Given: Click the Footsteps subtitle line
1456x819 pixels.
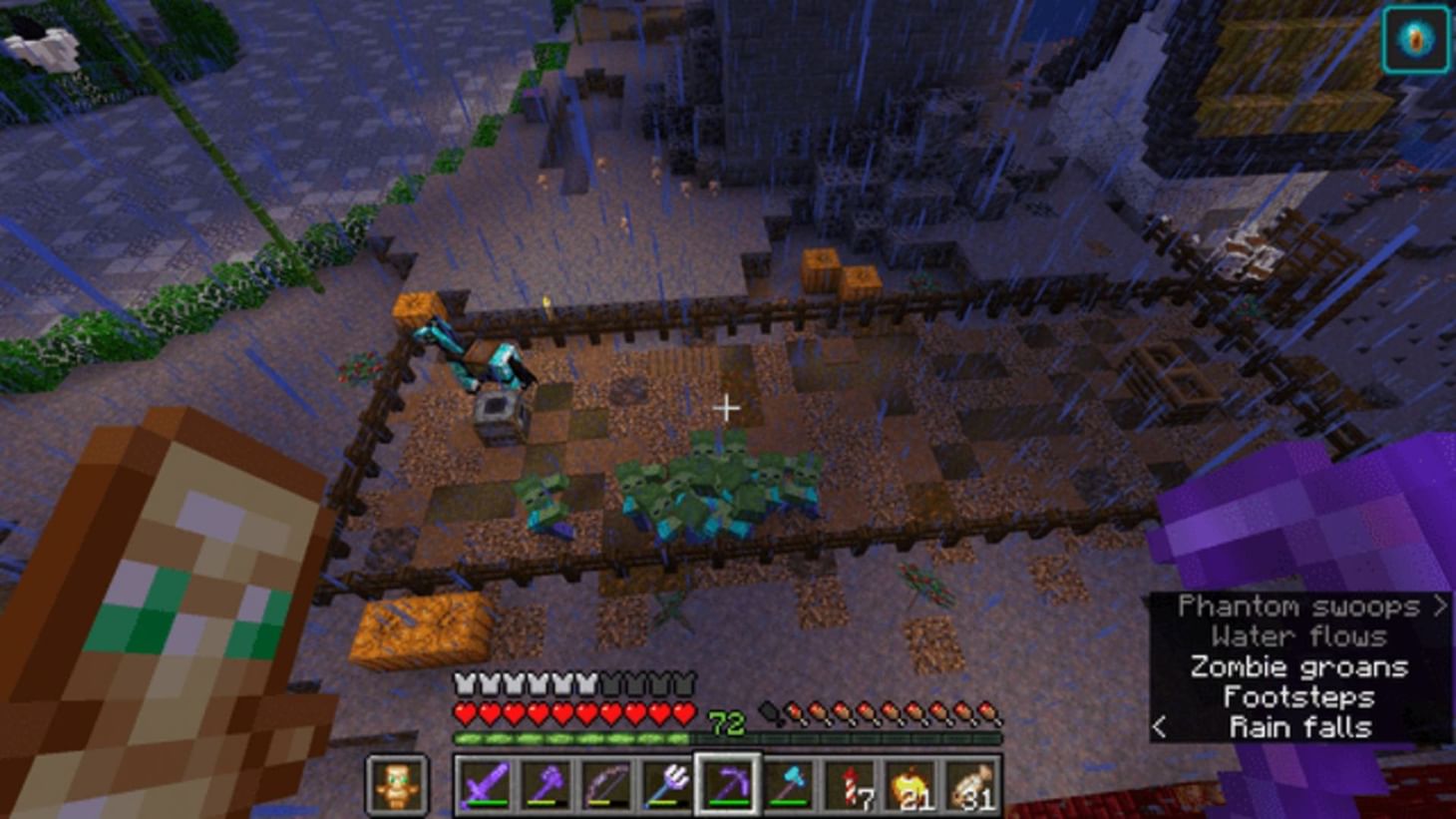Looking at the screenshot, I should click(1298, 697).
